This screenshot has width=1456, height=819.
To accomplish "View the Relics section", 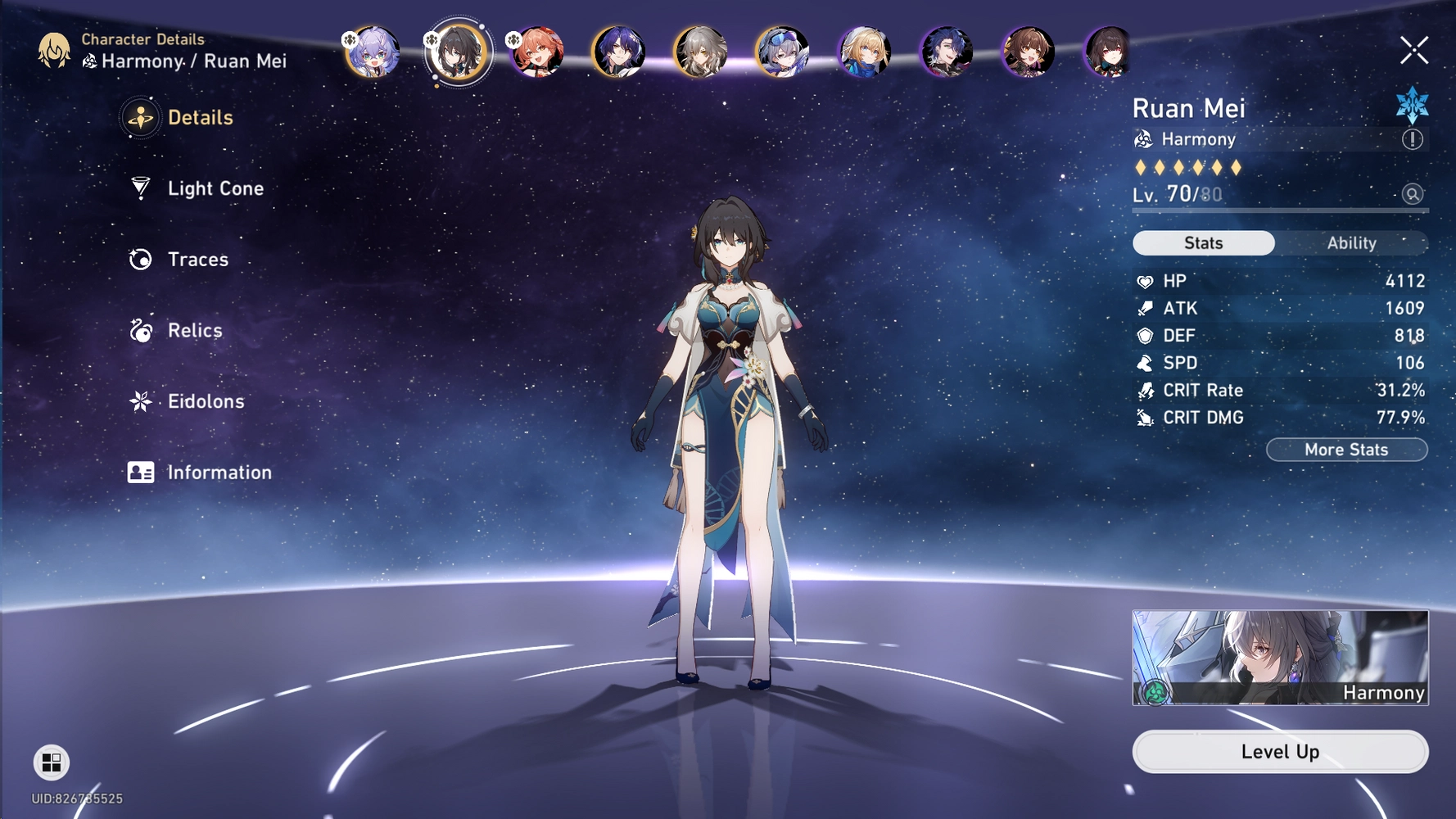I will click(193, 330).
